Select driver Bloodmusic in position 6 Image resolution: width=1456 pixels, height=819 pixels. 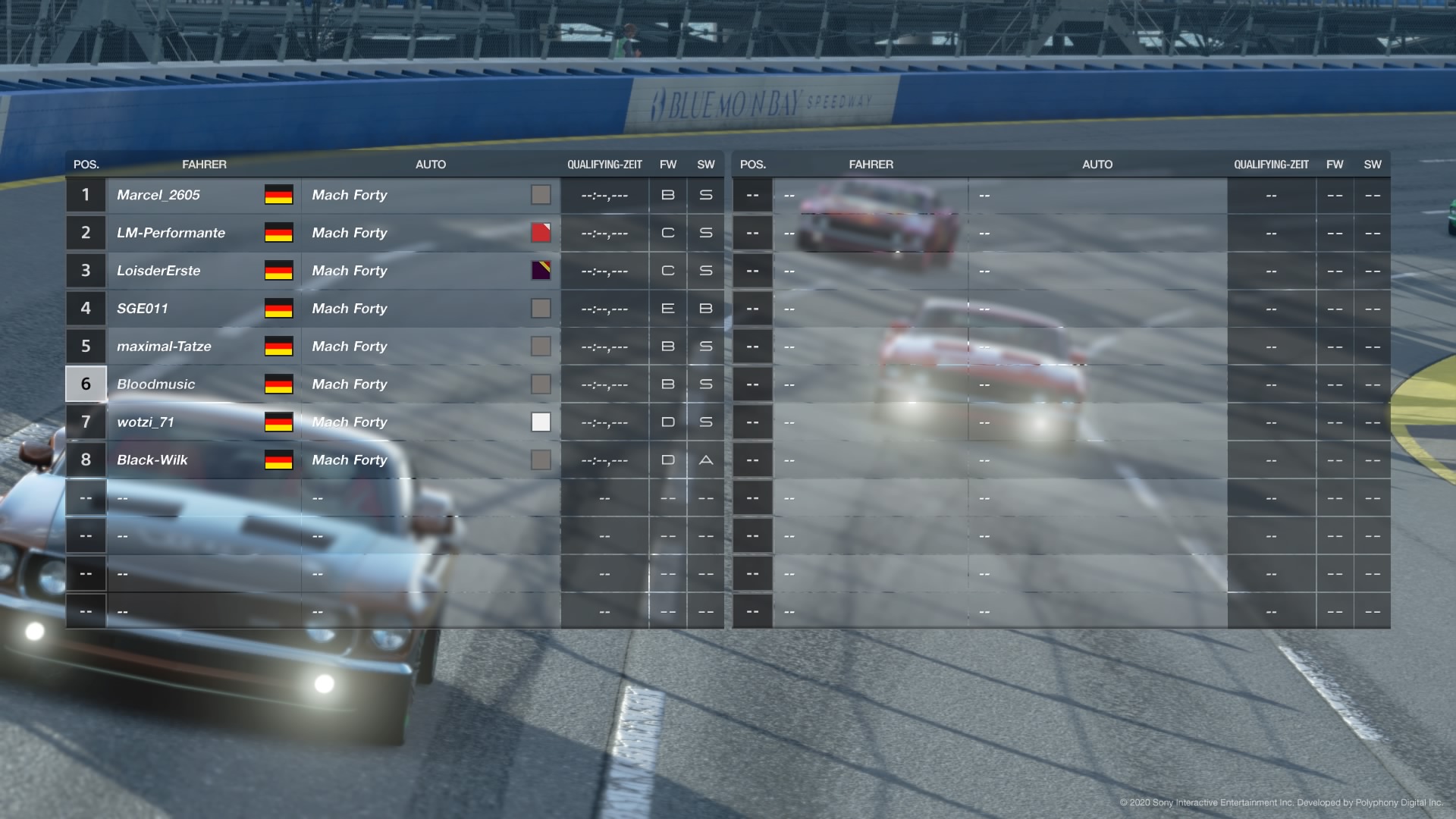tap(155, 384)
